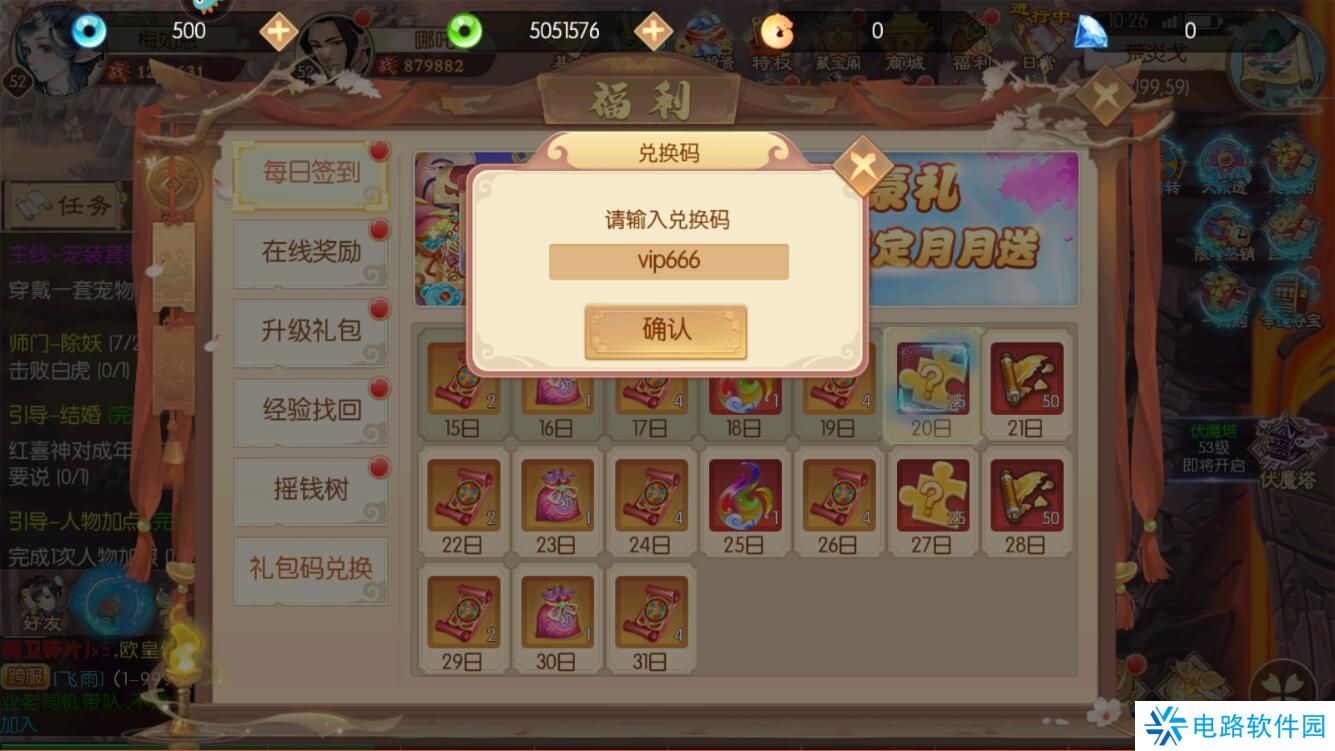The width and height of the screenshot is (1335, 751).
Task: Open the 每日签到 daily sign-in page
Action: 310,175
